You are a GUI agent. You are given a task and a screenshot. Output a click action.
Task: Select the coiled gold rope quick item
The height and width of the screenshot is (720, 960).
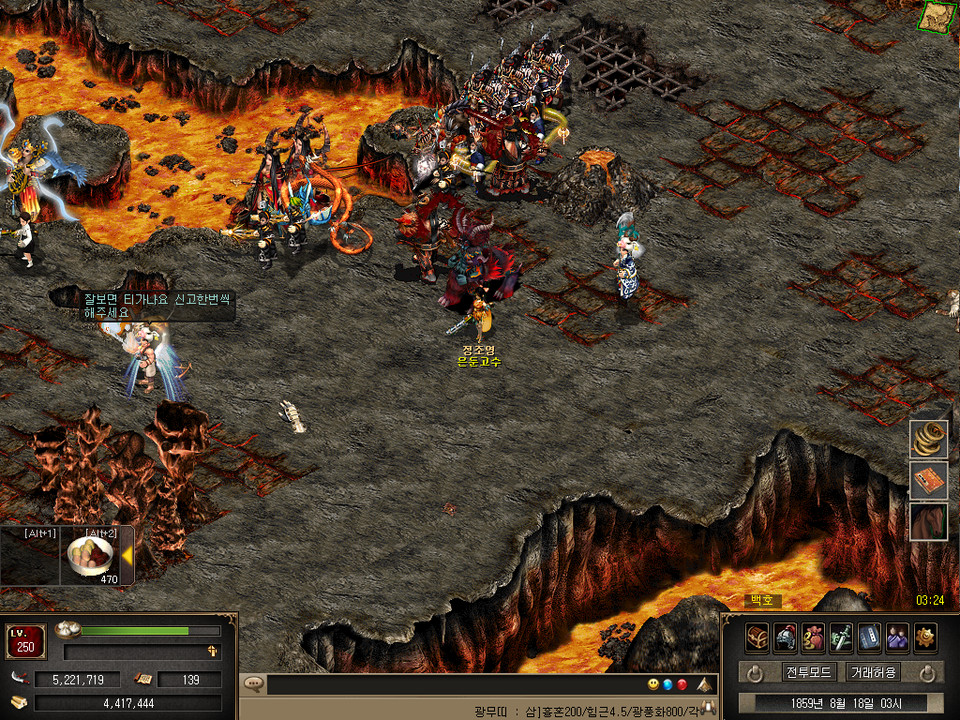pyautogui.click(x=928, y=439)
